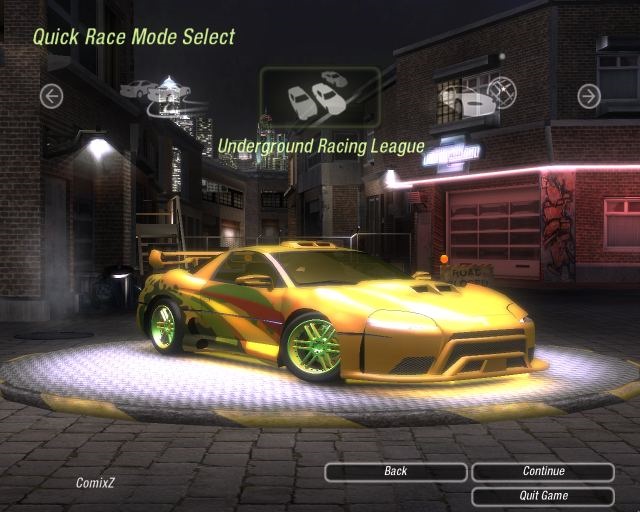Go to the previous race mode arrow
Viewport: 640px width, 512px height.
pos(51,96)
